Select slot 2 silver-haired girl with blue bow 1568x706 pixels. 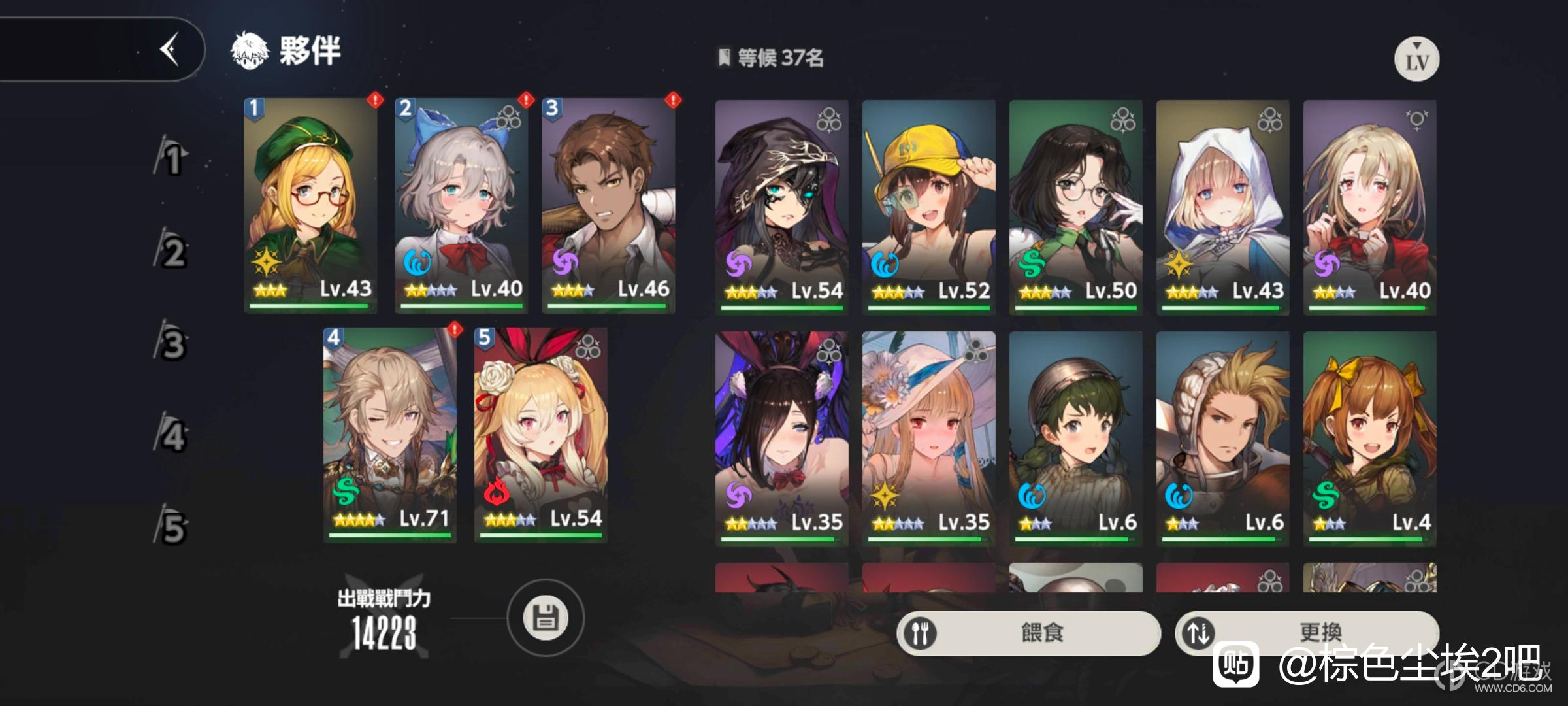461,205
